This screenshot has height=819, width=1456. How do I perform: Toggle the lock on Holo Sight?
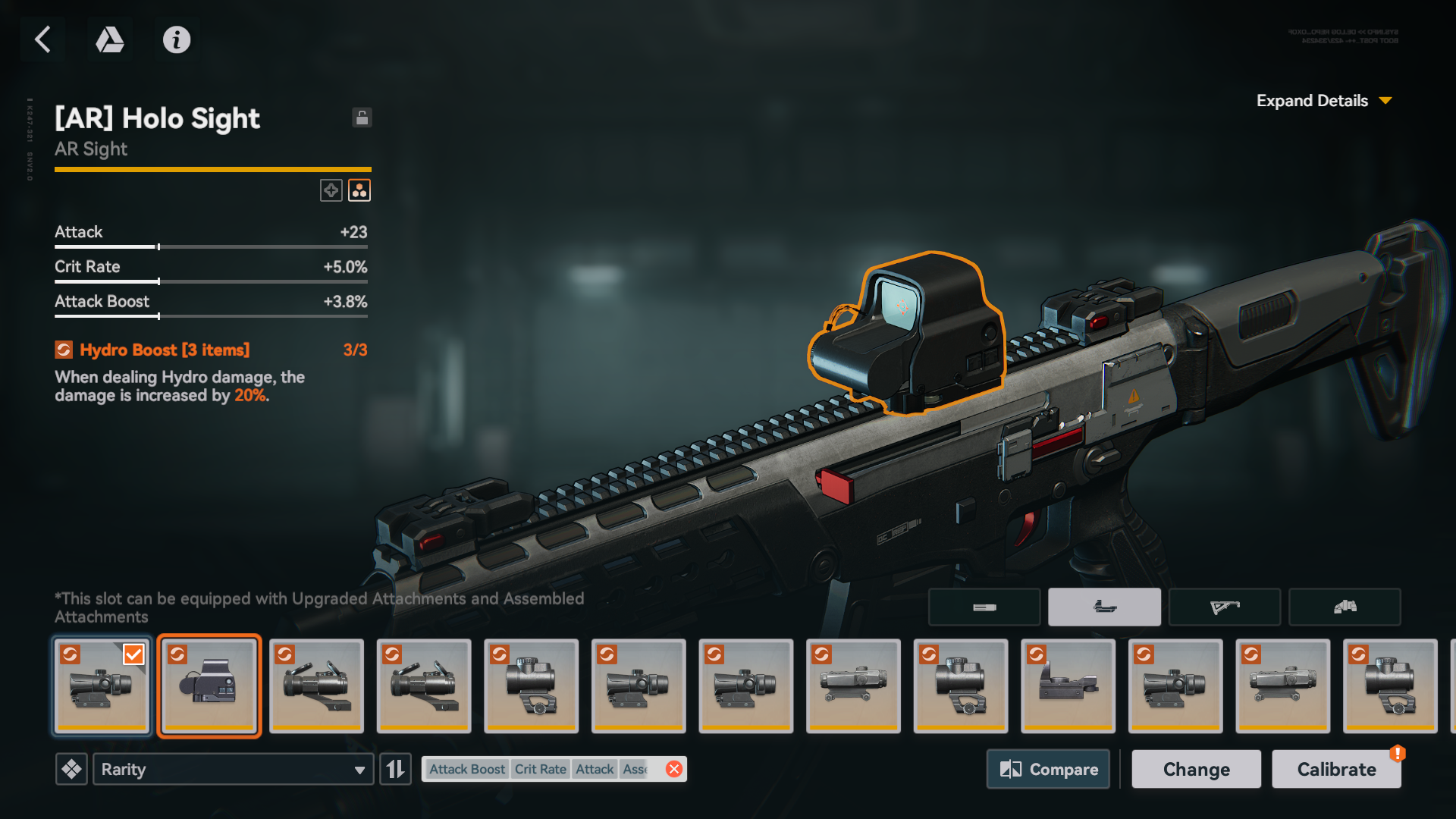(x=362, y=118)
